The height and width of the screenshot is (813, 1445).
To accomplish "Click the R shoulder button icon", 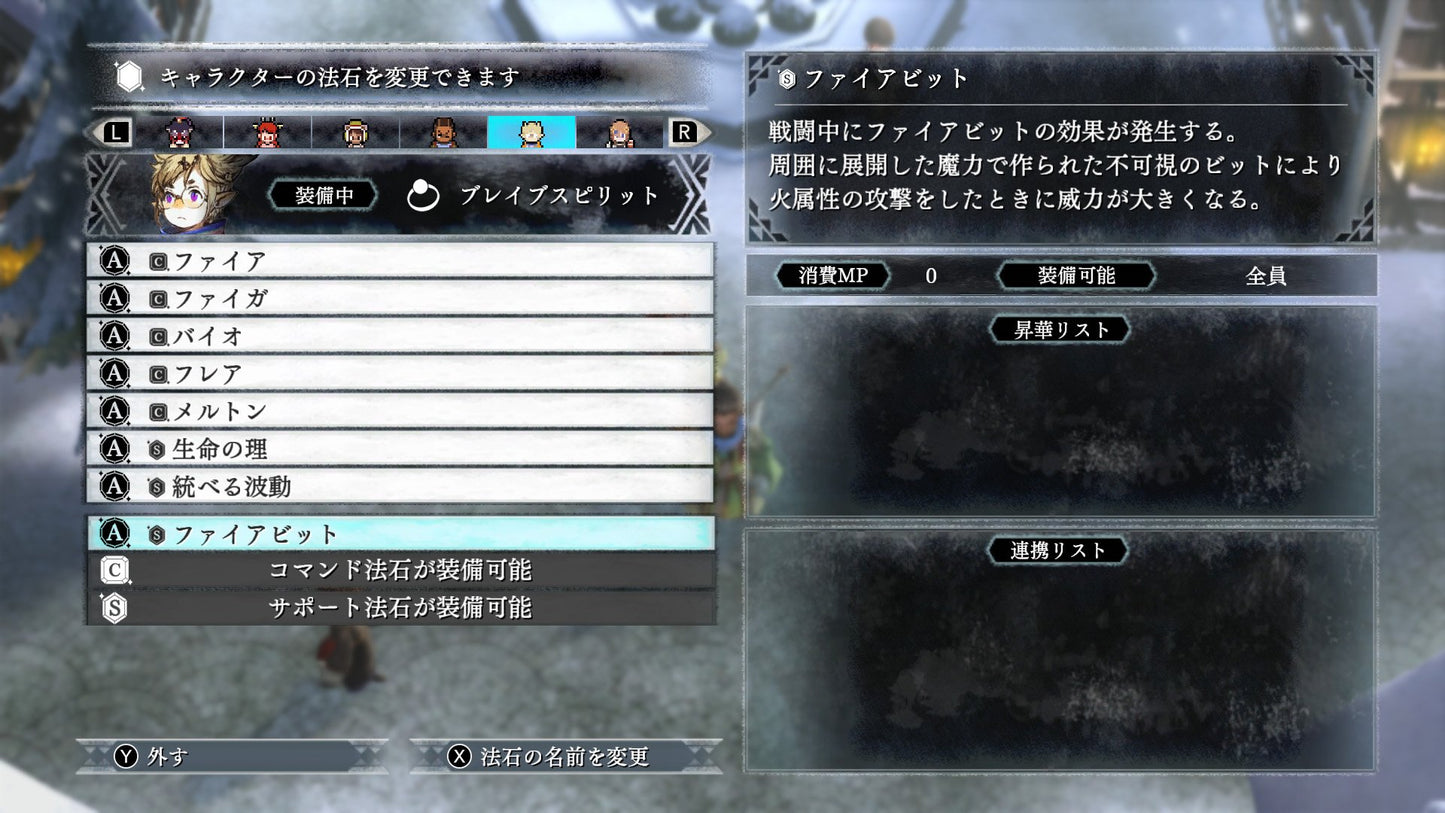I will (x=686, y=131).
